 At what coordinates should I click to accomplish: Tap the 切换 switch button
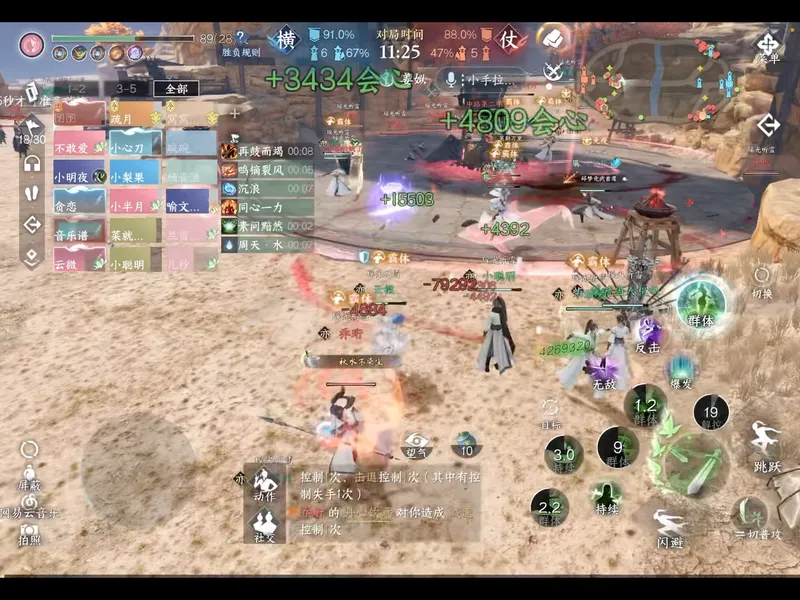(762, 281)
